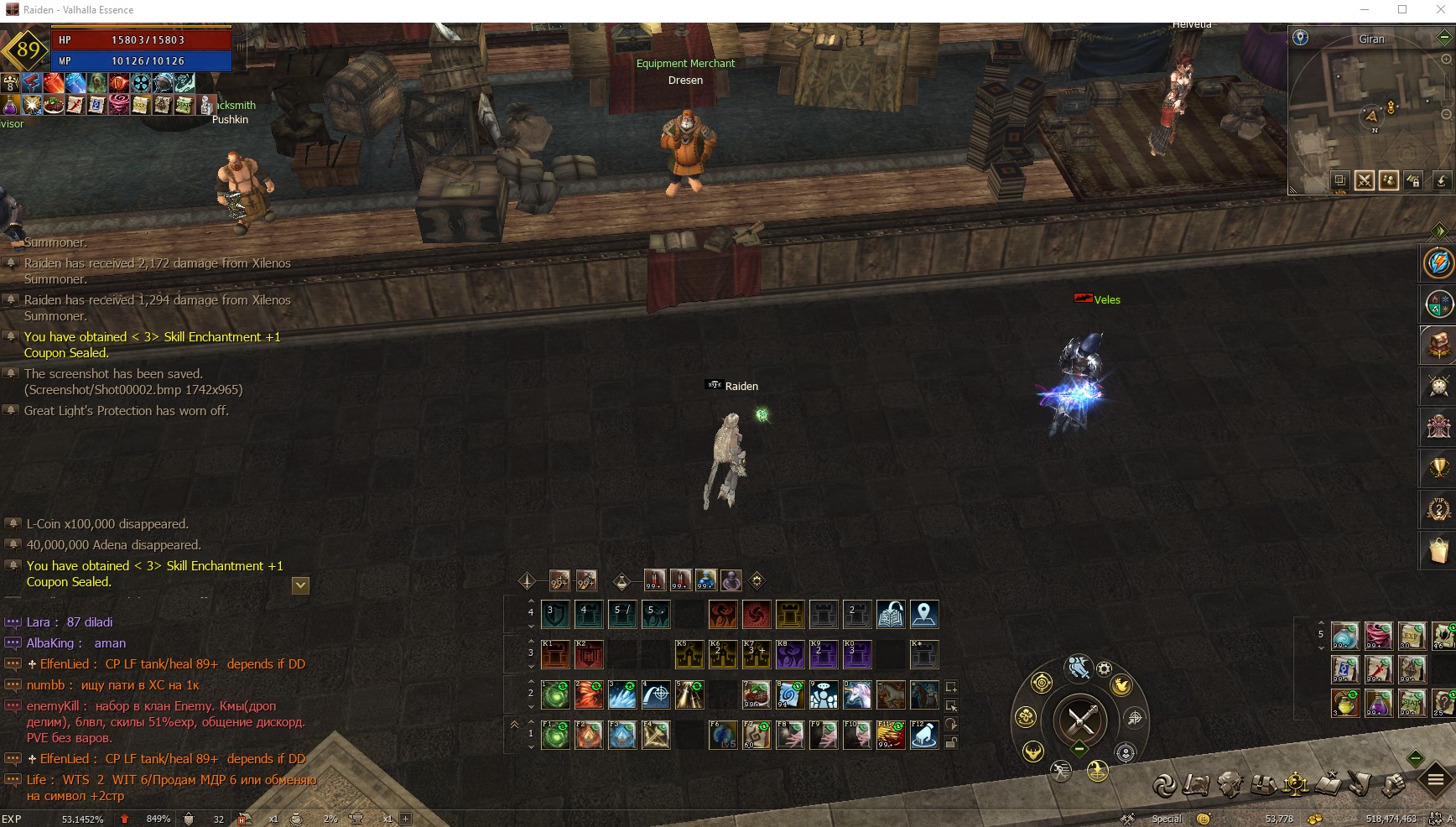Viewport: 1456px width, 827px height.
Task: Toggle the crossed swords minimap button
Action: tap(1365, 180)
